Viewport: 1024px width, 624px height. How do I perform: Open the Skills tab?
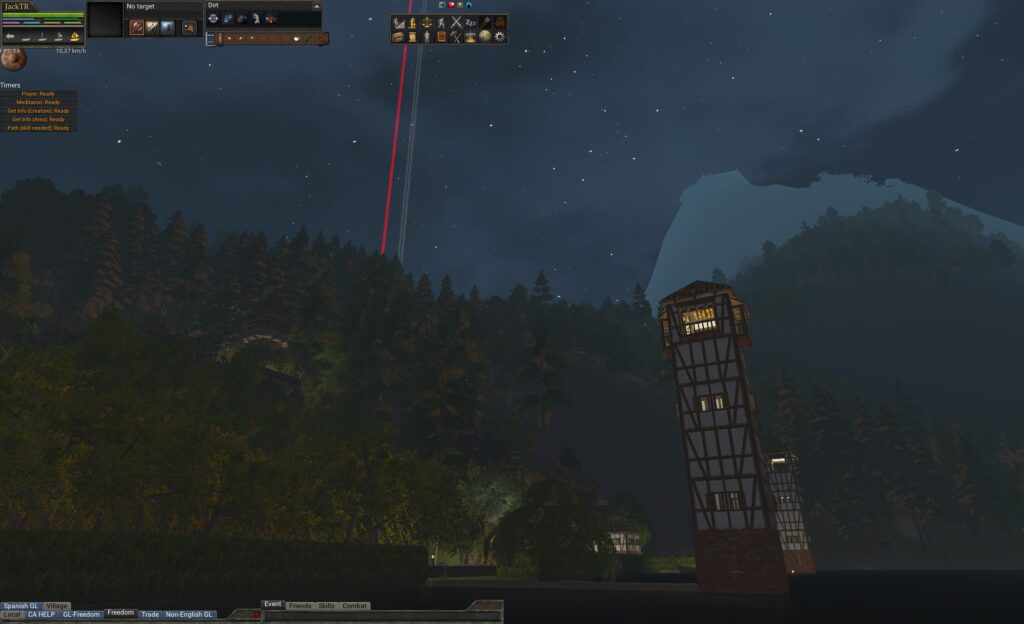coord(326,606)
